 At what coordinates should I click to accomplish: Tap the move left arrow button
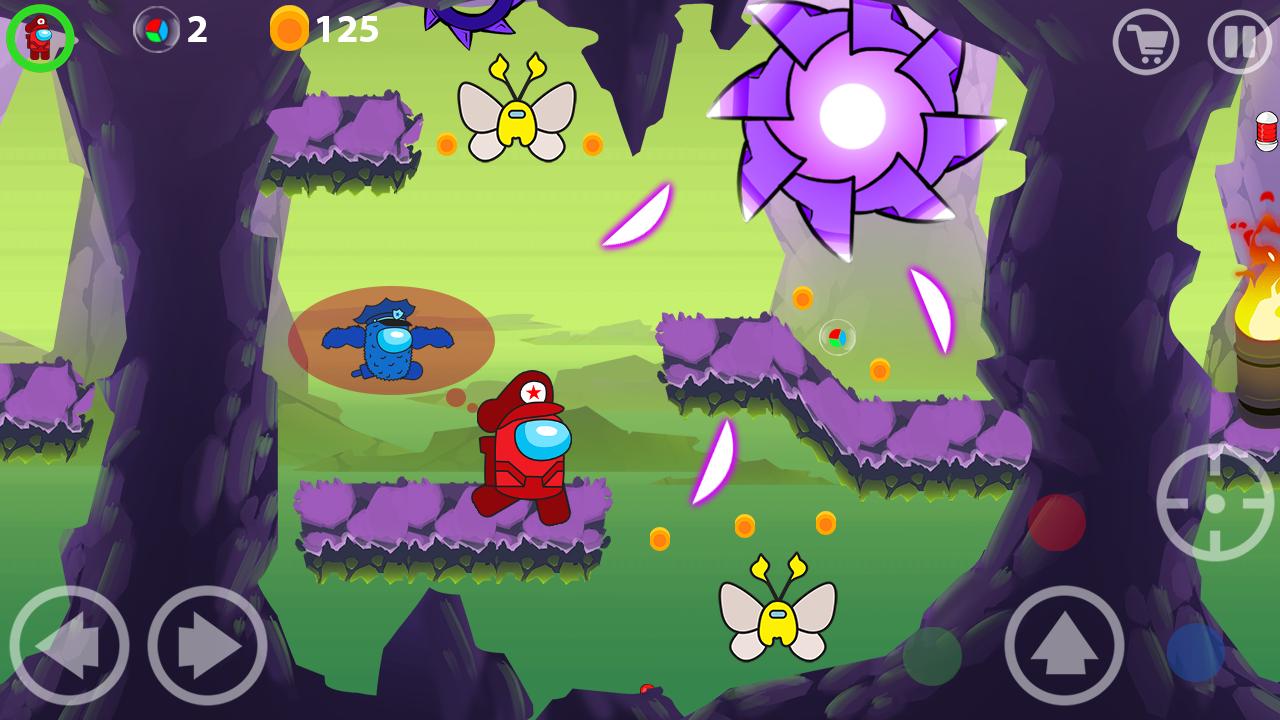(69, 646)
